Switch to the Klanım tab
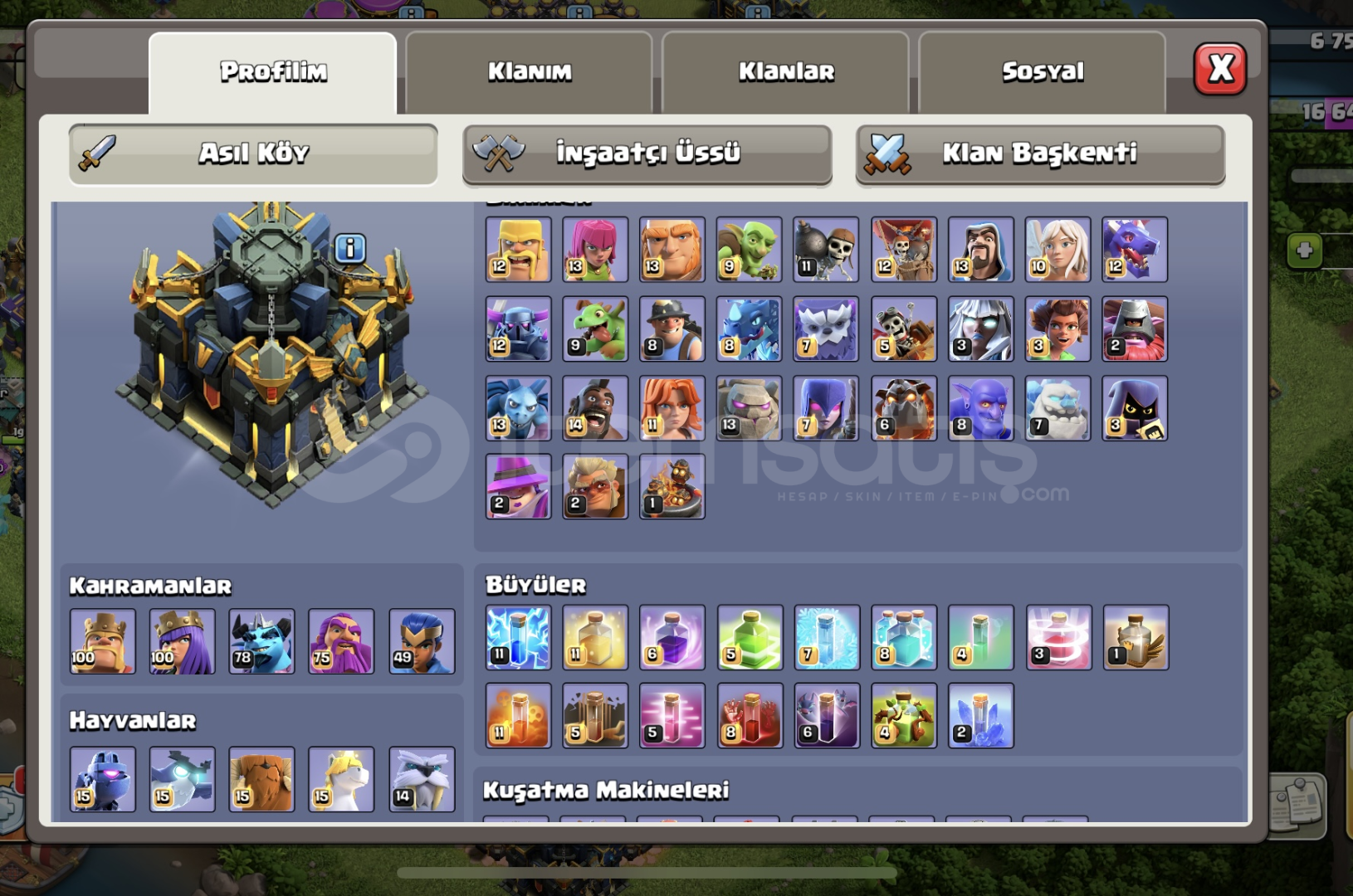The height and width of the screenshot is (896, 1353). 530,71
